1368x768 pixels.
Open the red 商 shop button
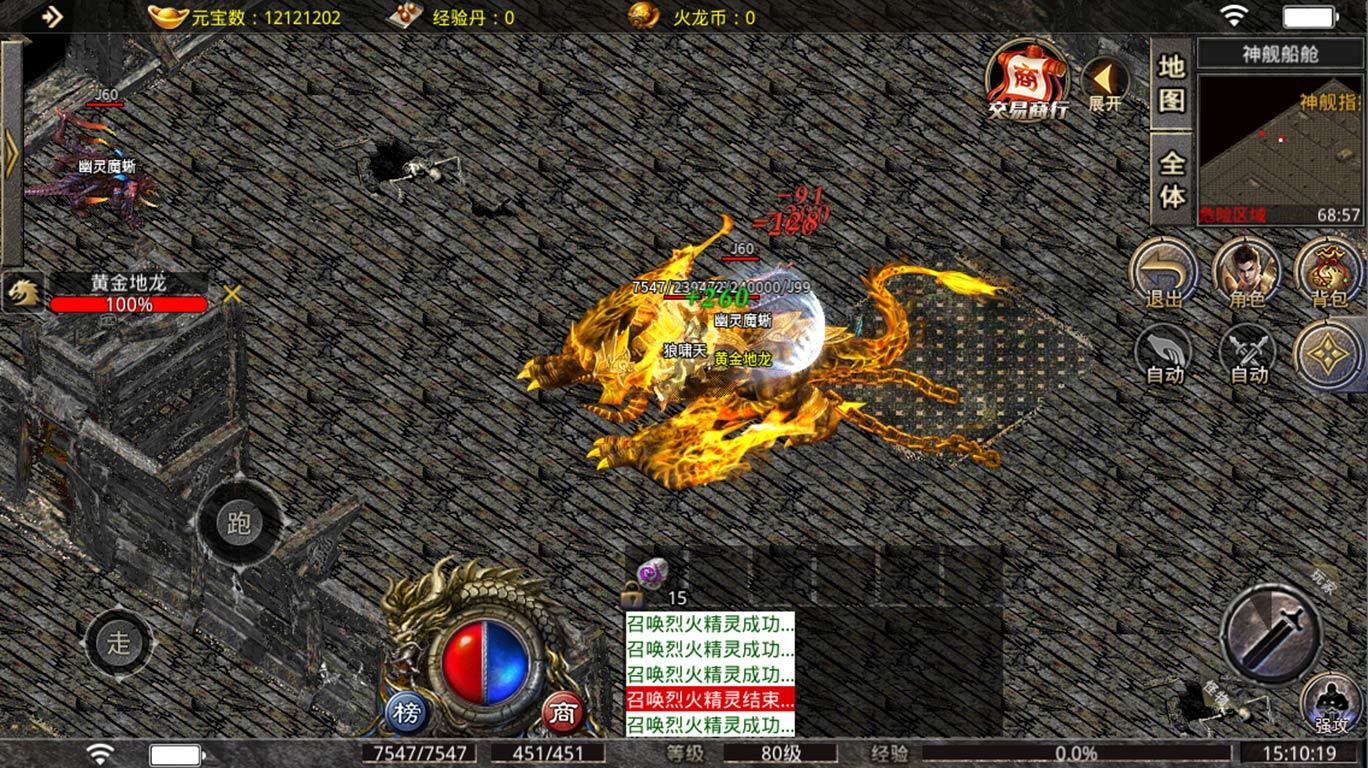564,713
